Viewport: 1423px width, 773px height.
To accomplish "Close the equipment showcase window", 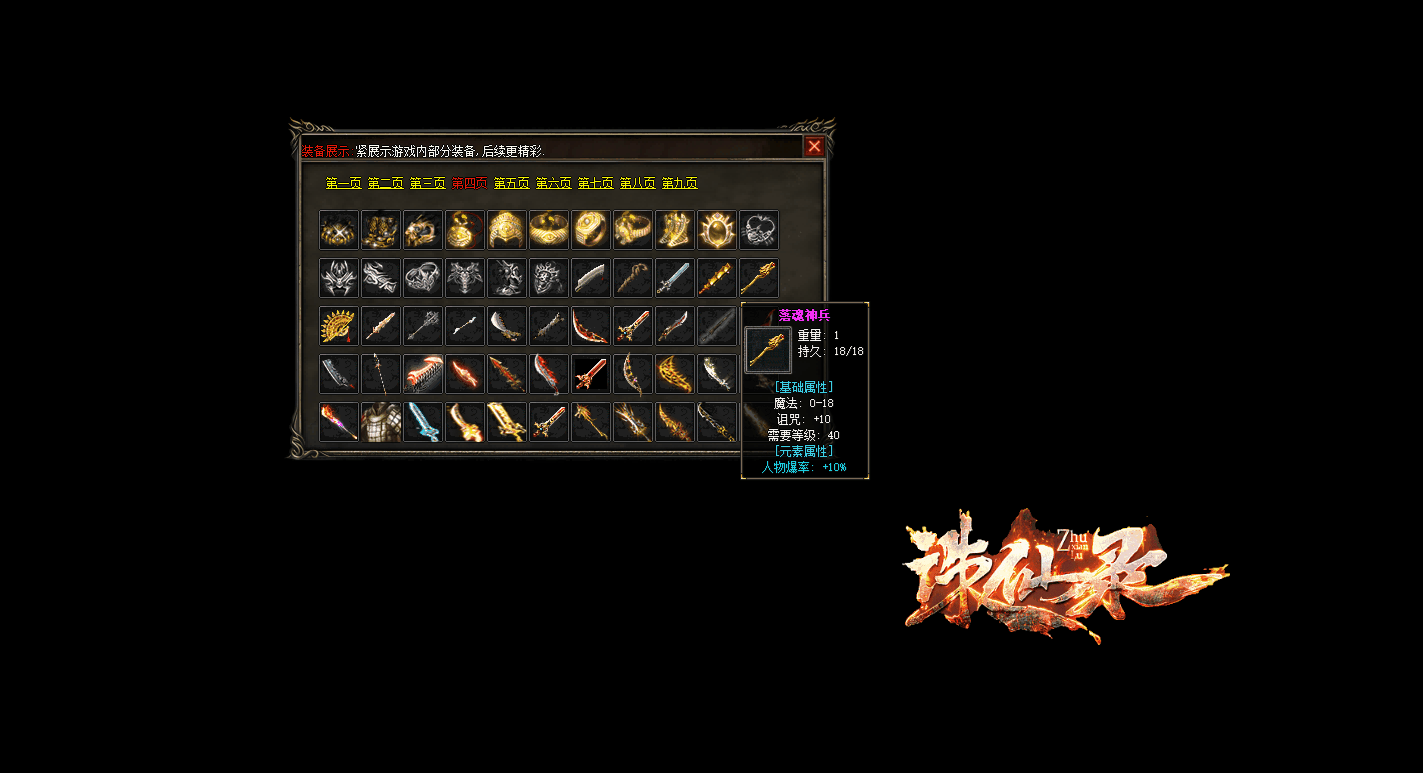I will pos(814,147).
